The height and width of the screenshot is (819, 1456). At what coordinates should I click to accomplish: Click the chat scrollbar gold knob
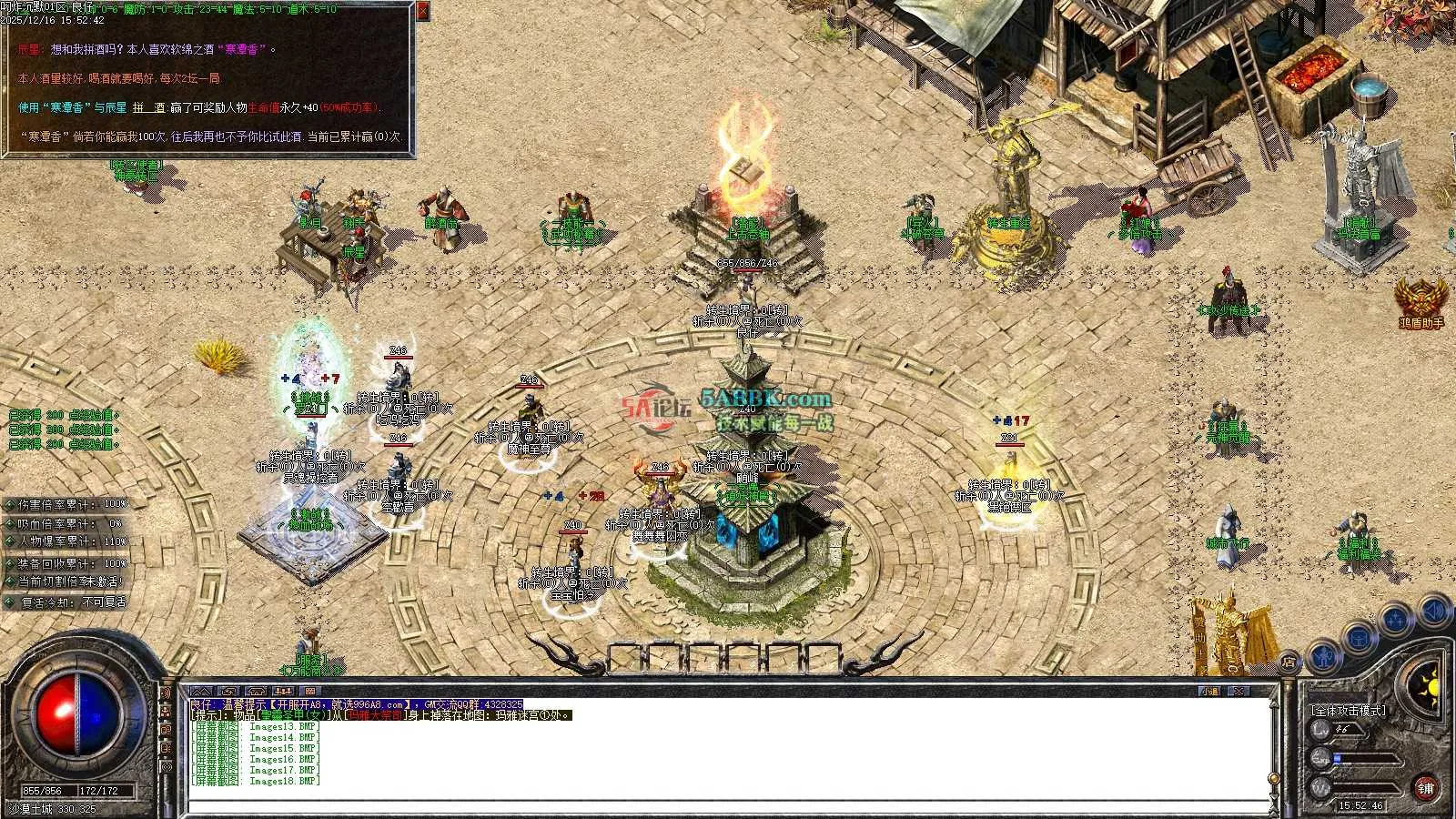pos(1274,779)
